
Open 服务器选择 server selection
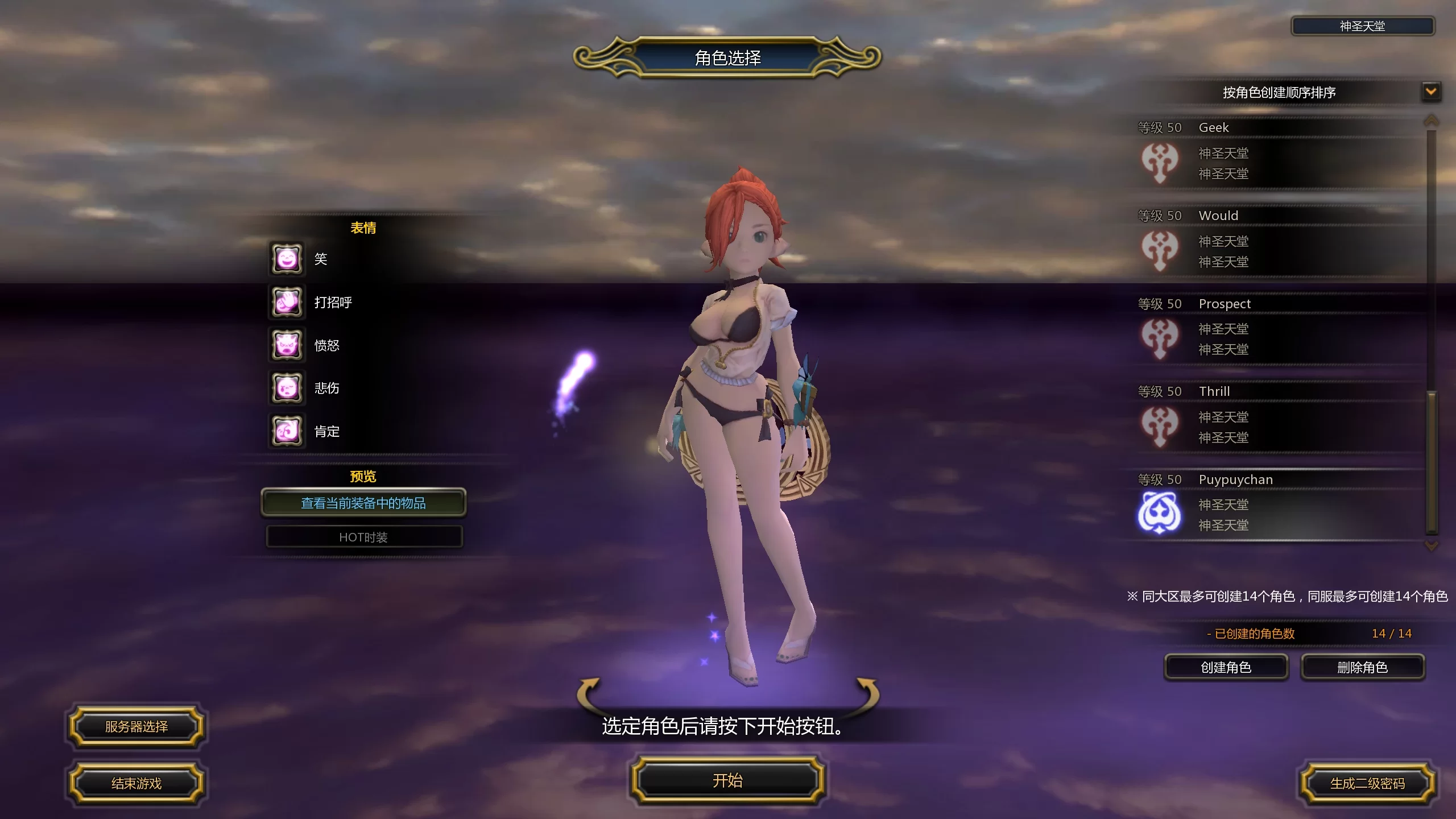pos(136,726)
